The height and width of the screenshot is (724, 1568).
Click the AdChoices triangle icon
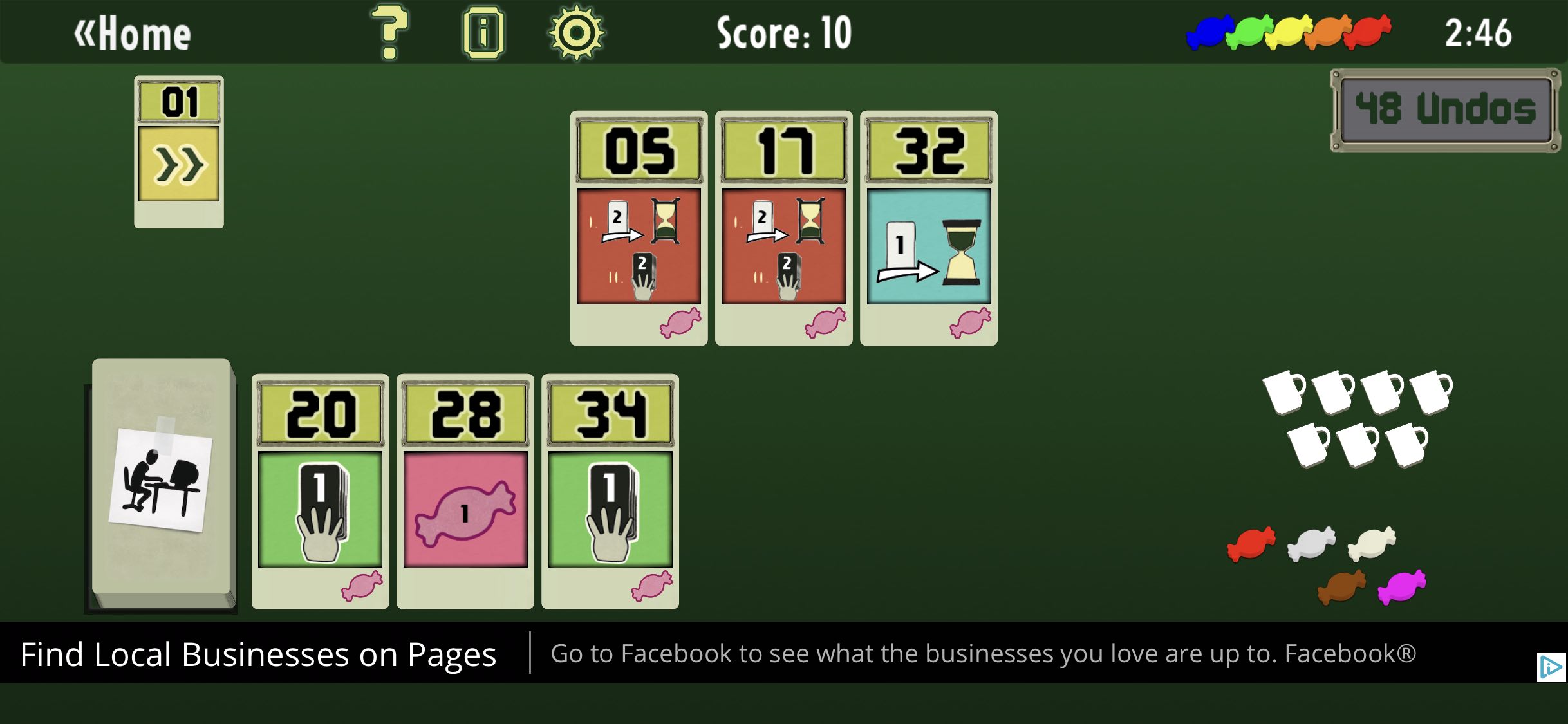pyautogui.click(x=1550, y=667)
